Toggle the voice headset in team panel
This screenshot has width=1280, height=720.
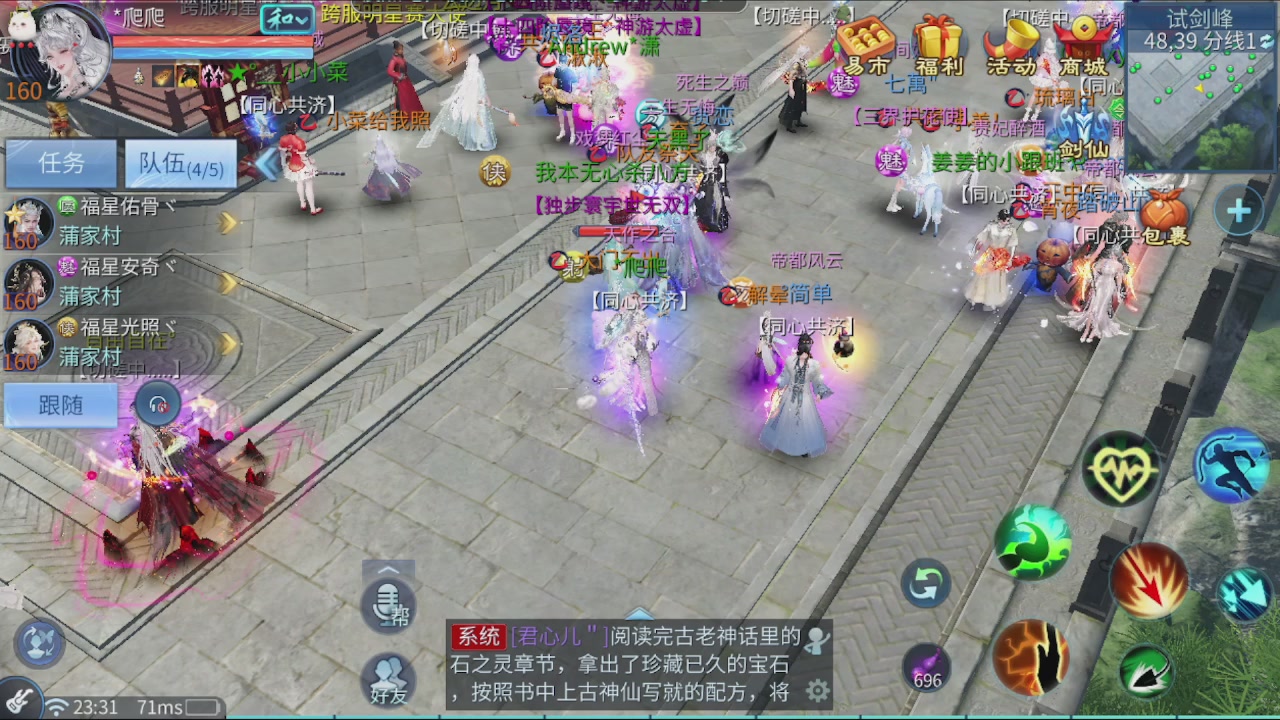(x=158, y=403)
